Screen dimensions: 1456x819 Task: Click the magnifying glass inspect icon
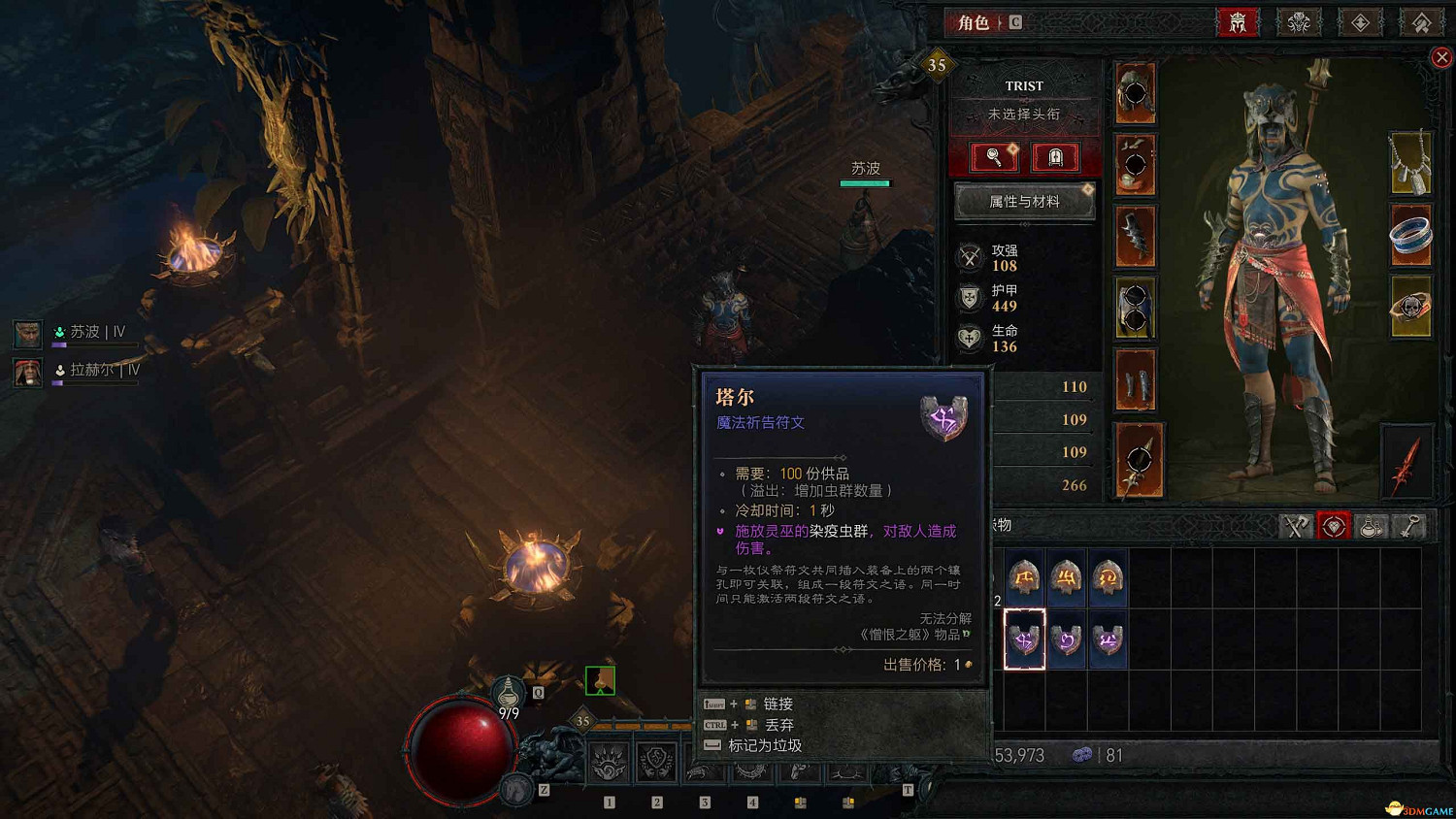[x=992, y=157]
